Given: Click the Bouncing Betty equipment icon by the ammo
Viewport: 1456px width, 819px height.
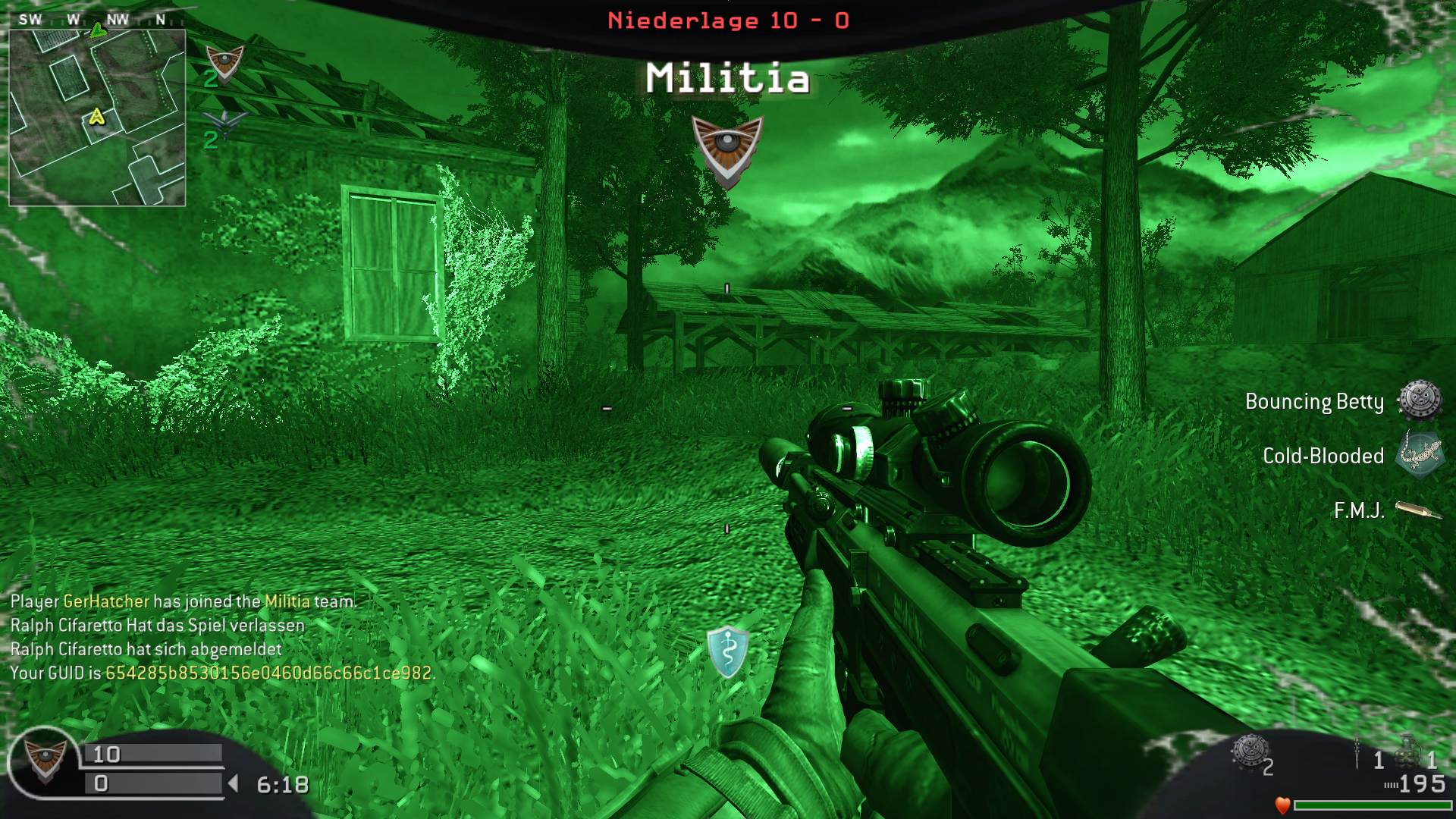Looking at the screenshot, I should (1249, 752).
